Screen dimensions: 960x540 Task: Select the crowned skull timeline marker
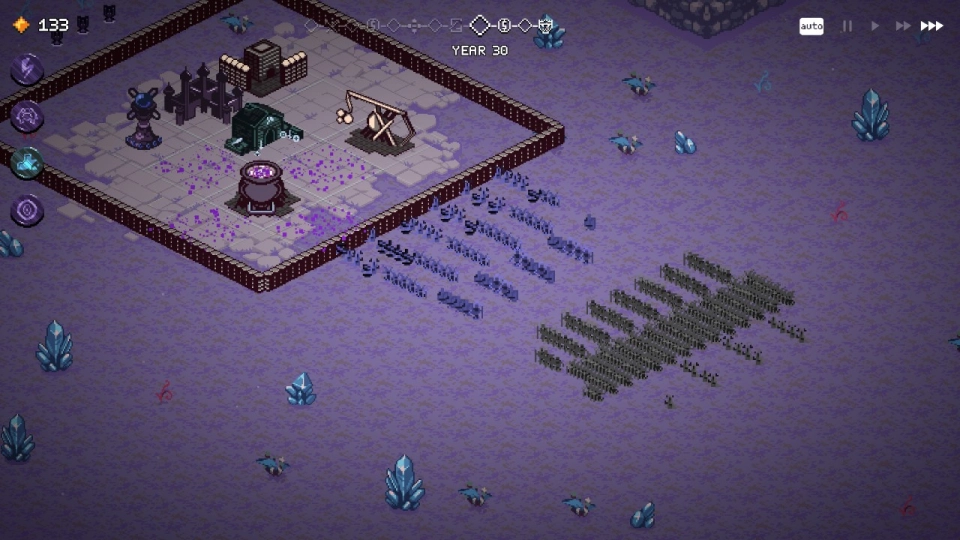click(x=545, y=25)
